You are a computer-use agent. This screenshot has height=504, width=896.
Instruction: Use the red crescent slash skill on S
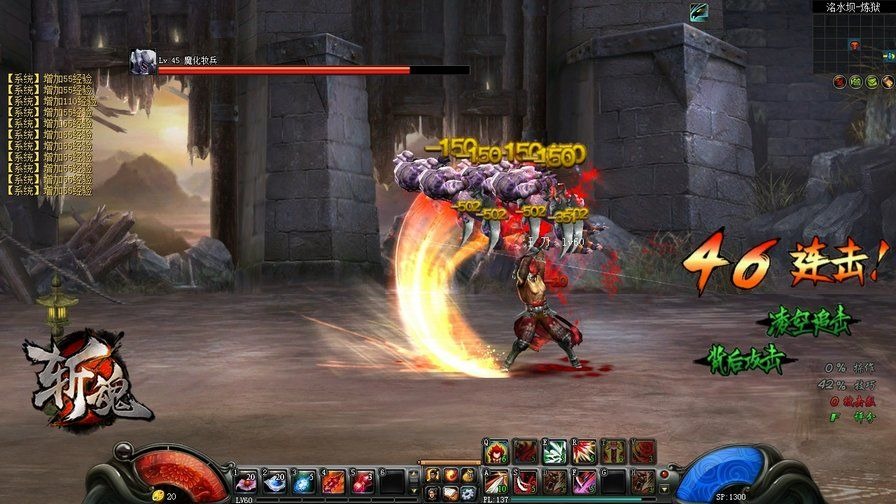526,482
